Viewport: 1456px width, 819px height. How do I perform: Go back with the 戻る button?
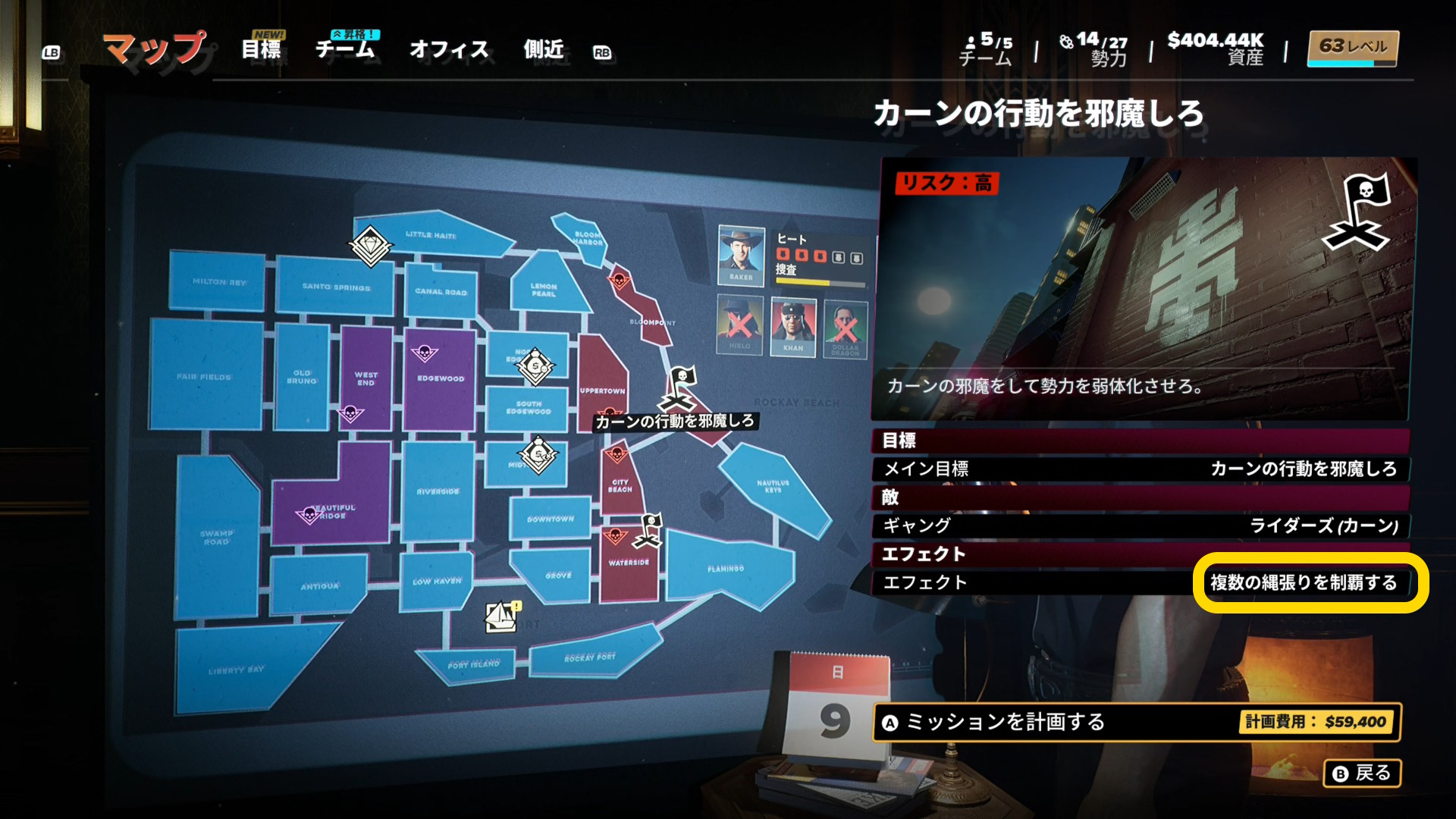[1362, 773]
